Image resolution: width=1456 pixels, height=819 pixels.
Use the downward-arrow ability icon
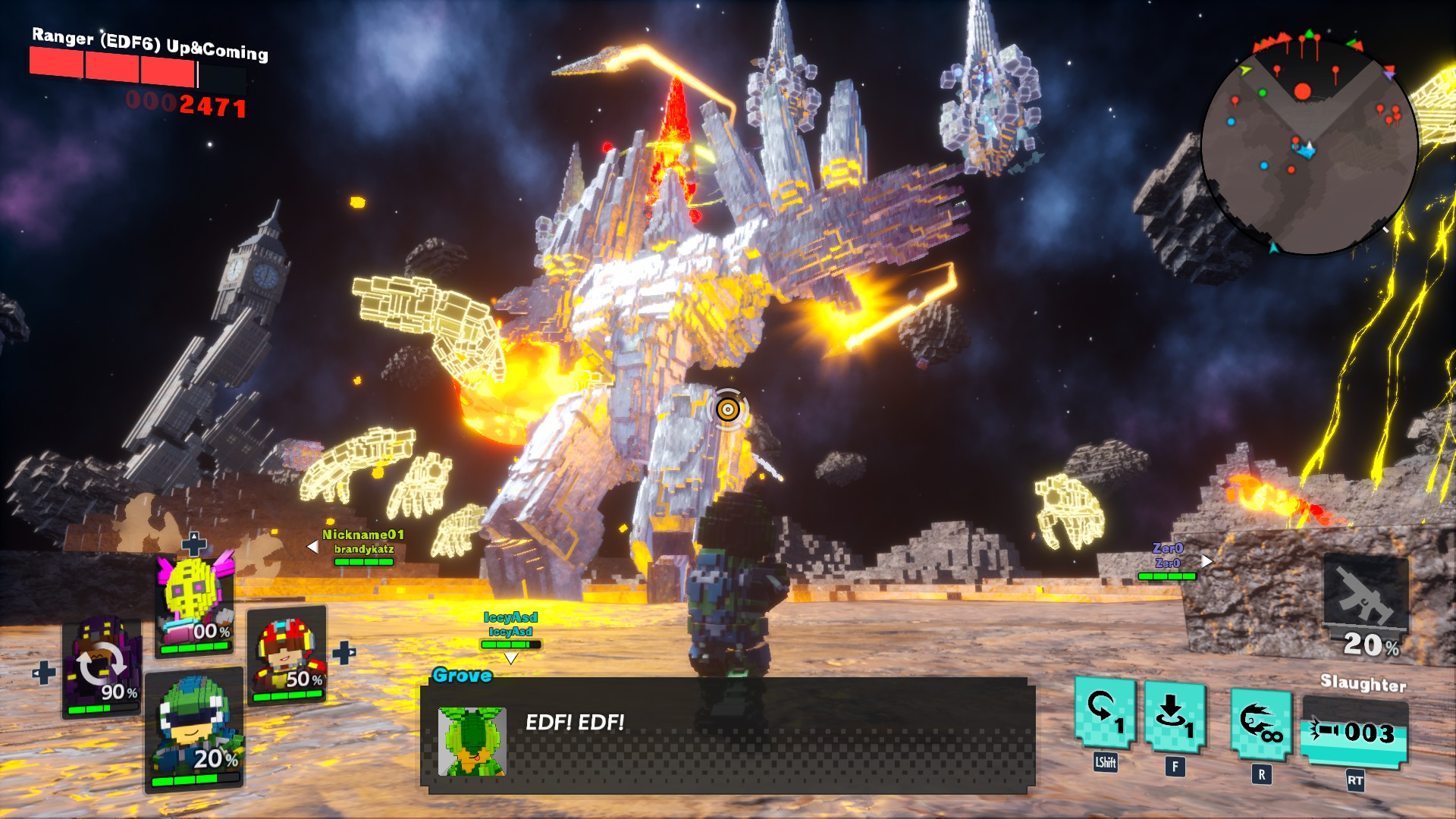tap(1174, 717)
